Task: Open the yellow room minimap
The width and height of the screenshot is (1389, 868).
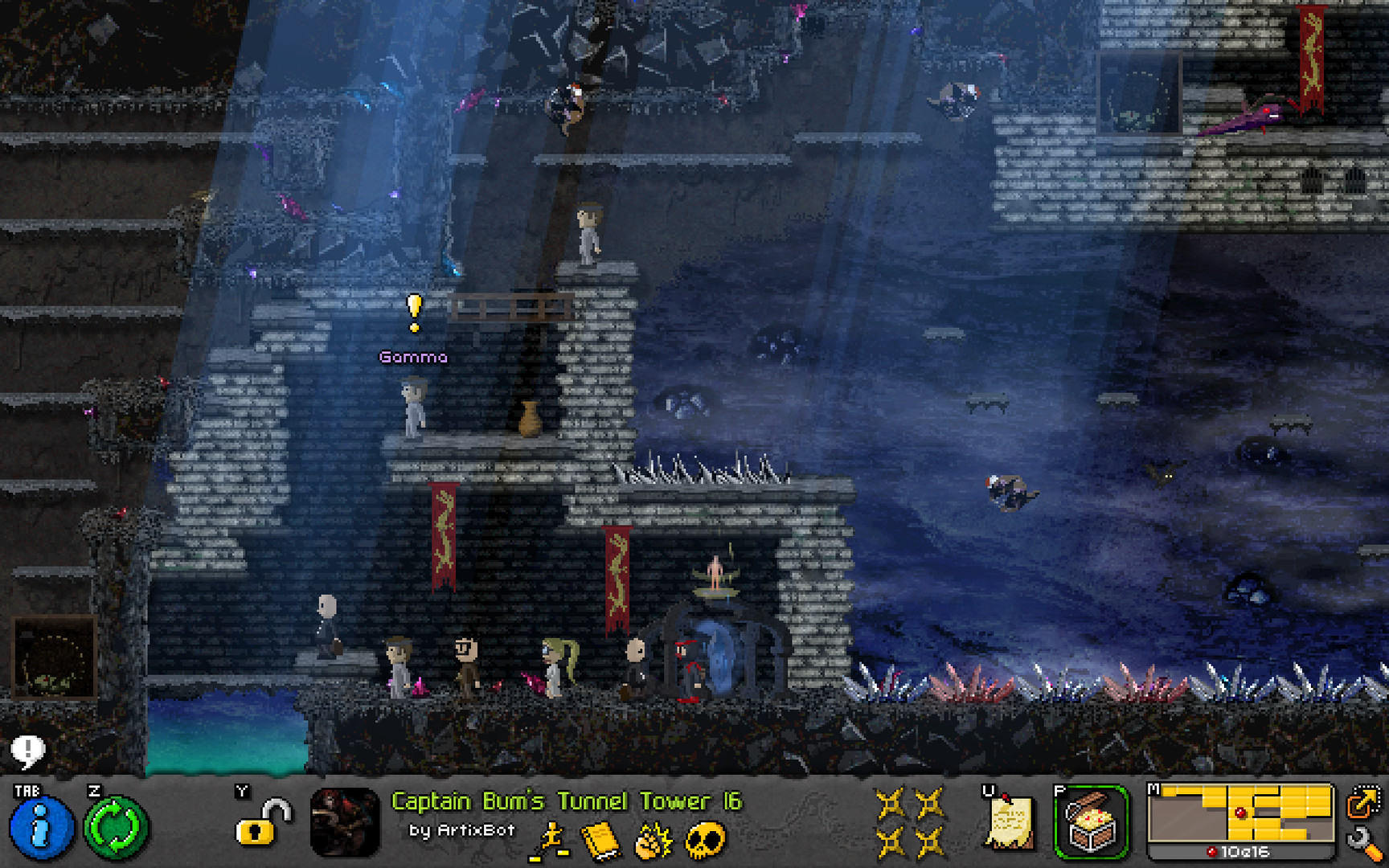Action: tap(1240, 815)
